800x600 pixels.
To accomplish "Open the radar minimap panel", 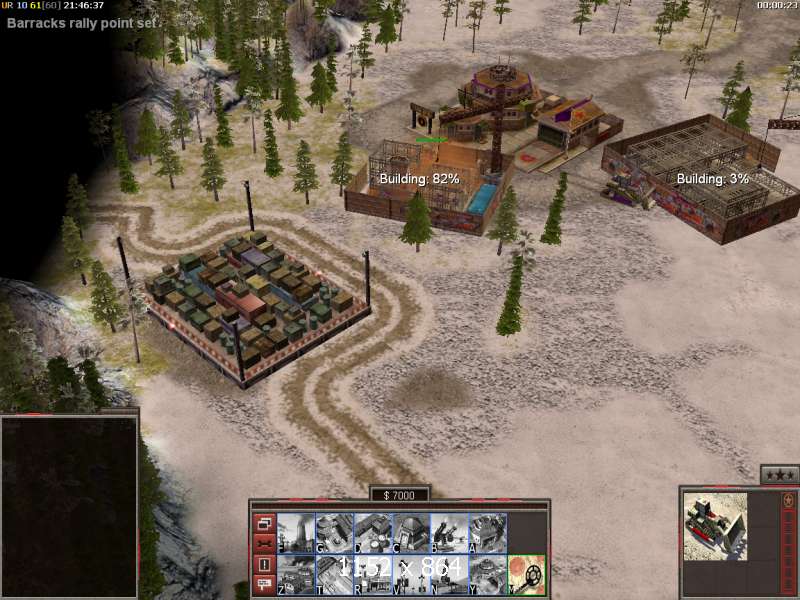I will point(69,507).
